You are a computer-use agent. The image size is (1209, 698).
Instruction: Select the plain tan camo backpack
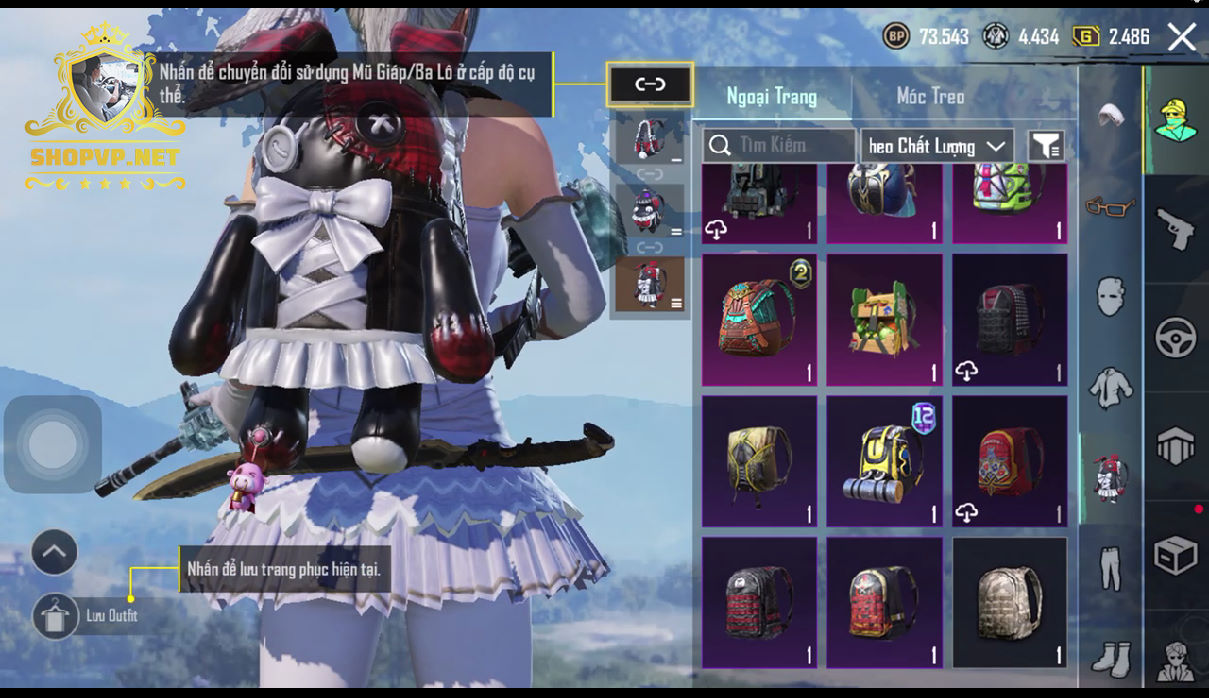point(1009,602)
